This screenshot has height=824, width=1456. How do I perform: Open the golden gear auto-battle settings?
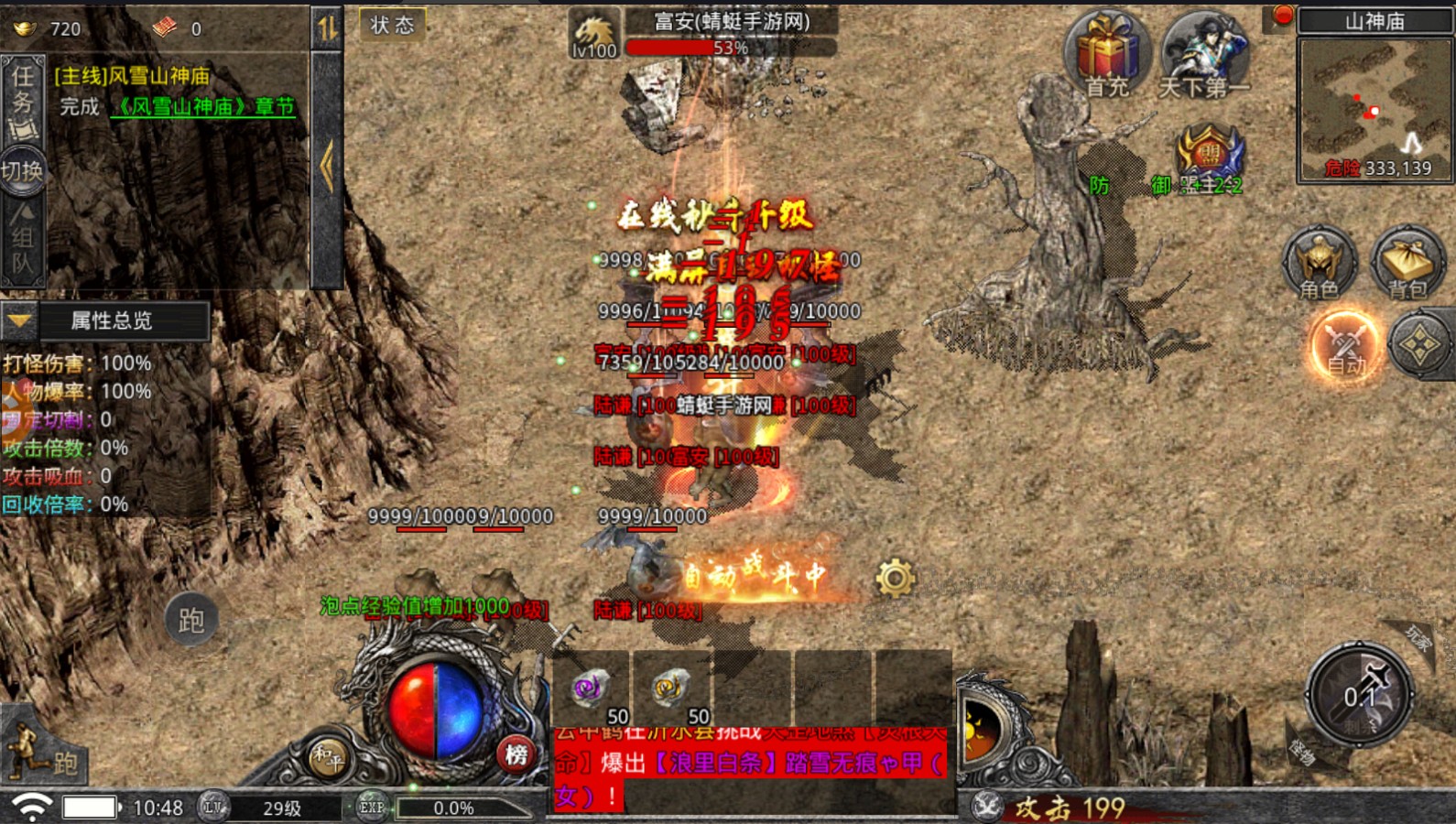coord(895,578)
